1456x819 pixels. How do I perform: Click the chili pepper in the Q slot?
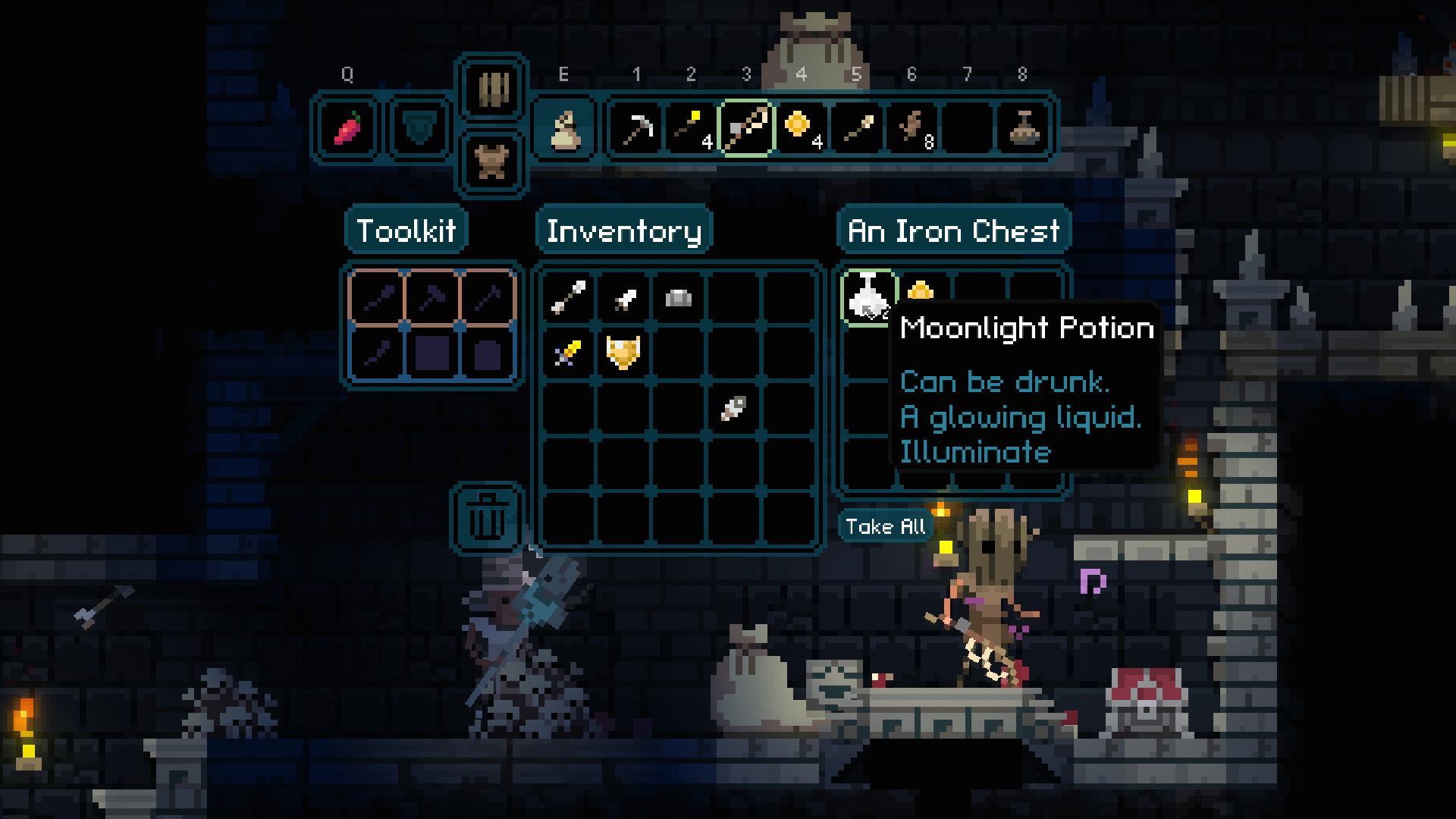tap(347, 127)
